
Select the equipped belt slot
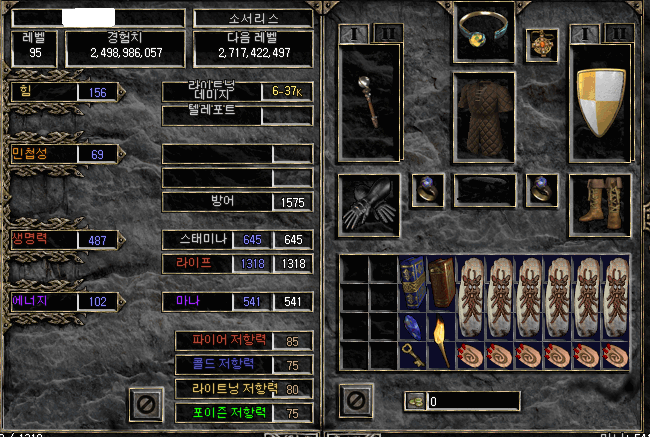click(x=485, y=189)
